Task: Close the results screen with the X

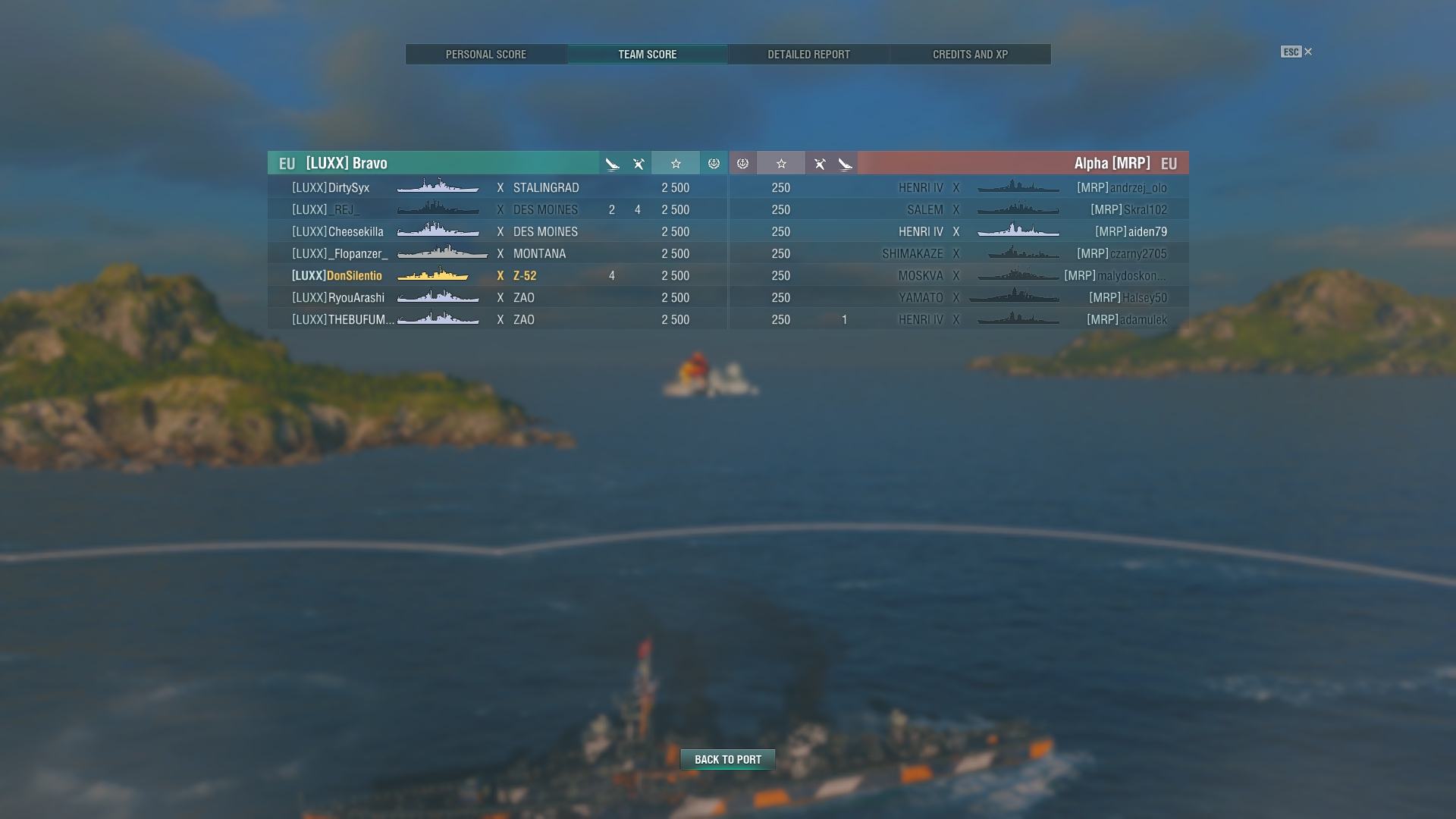Action: [1308, 52]
